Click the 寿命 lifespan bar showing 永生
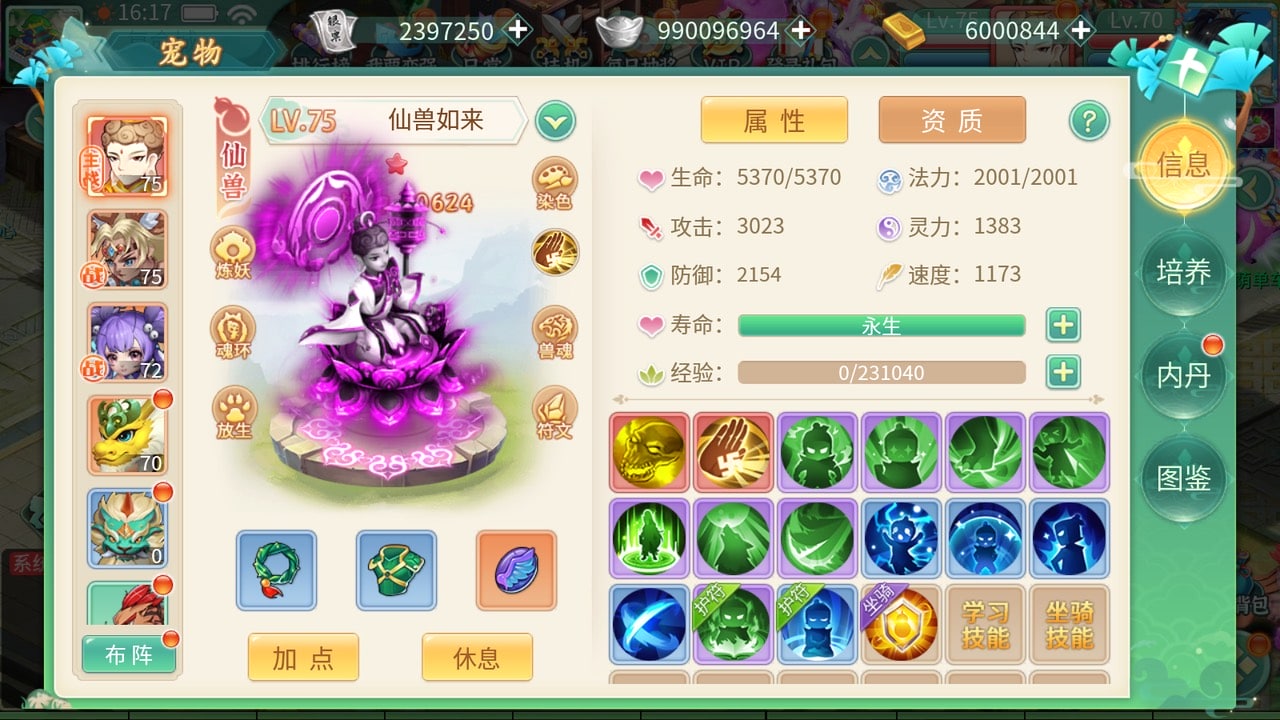The image size is (1280, 720). pos(880,325)
